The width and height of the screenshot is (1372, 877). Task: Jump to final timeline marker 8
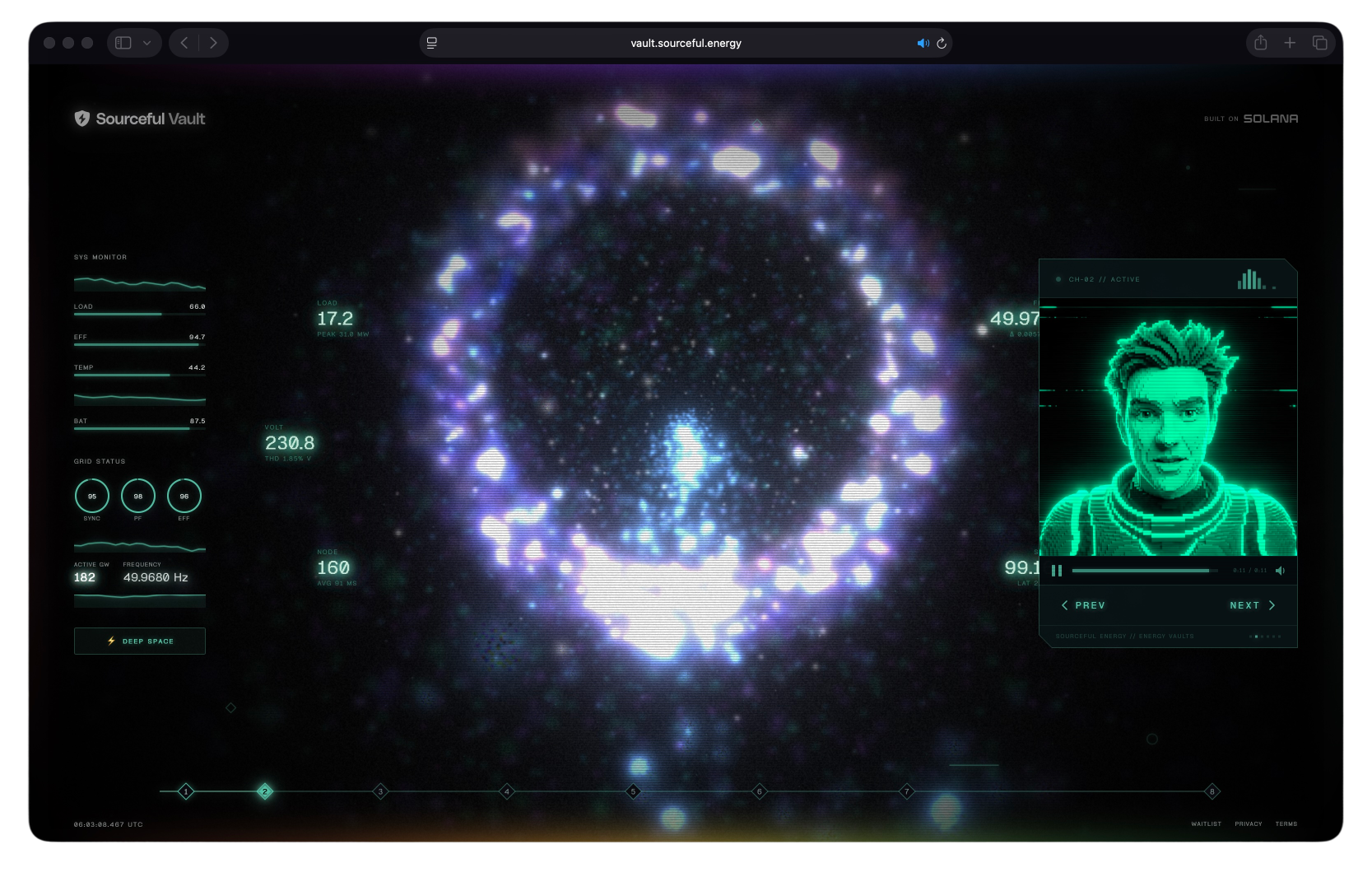(x=1212, y=791)
